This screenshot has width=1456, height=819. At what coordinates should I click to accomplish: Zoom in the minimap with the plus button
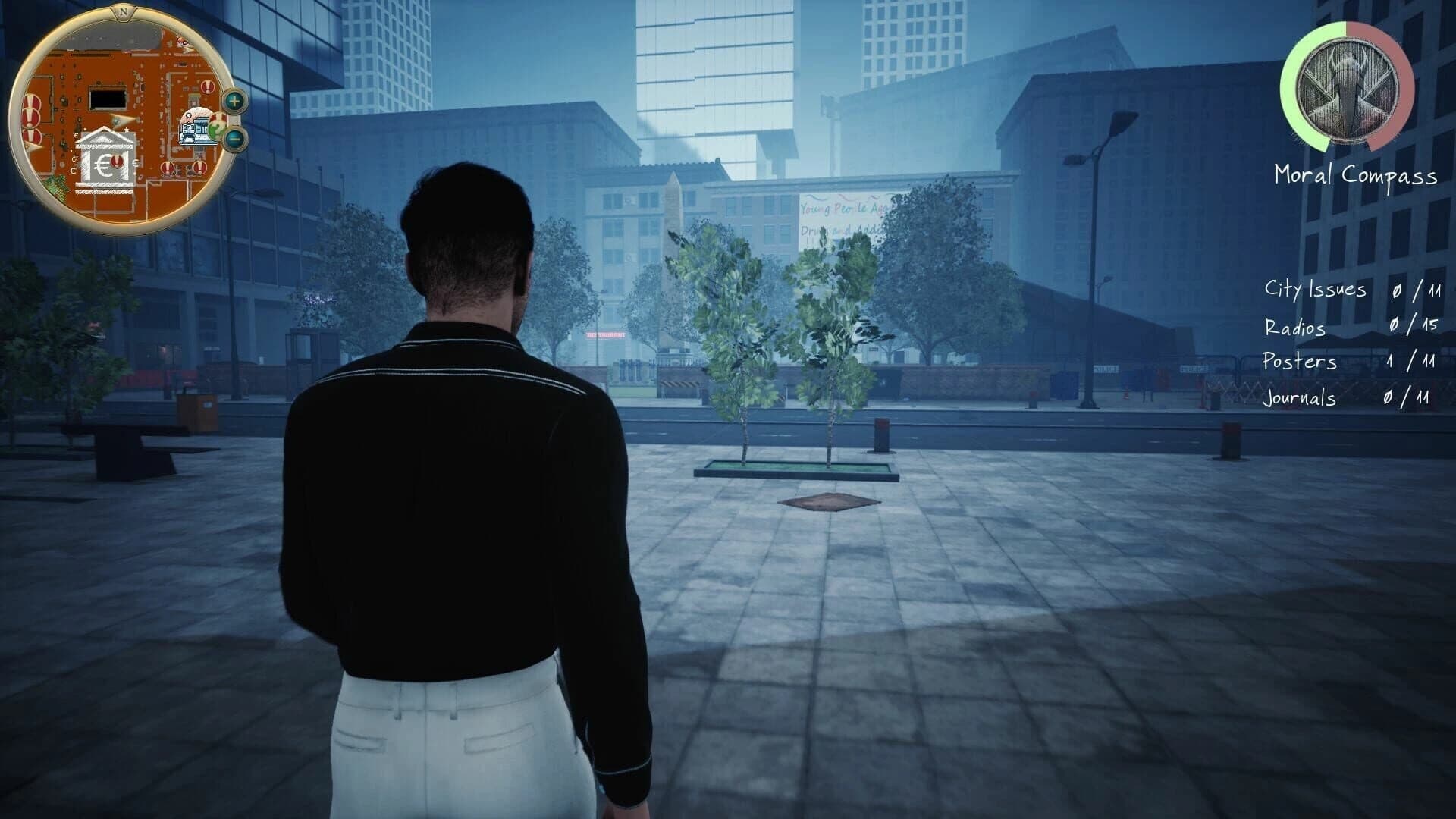click(234, 101)
